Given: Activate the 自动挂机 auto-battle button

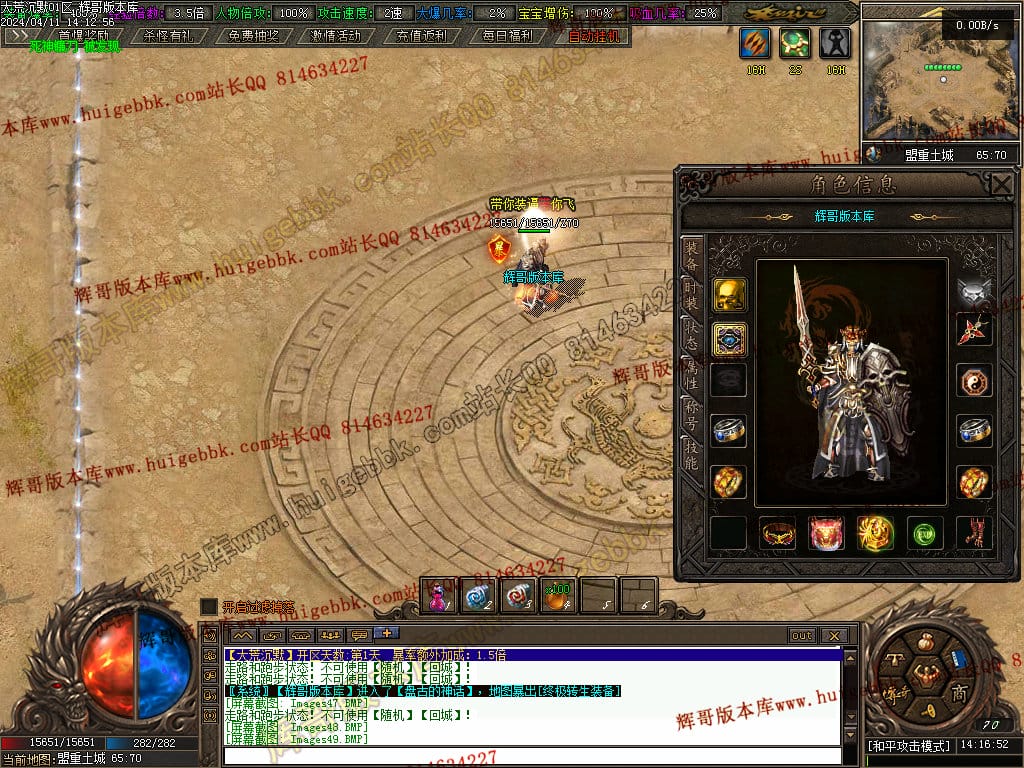Looking at the screenshot, I should pyautogui.click(x=593, y=35).
